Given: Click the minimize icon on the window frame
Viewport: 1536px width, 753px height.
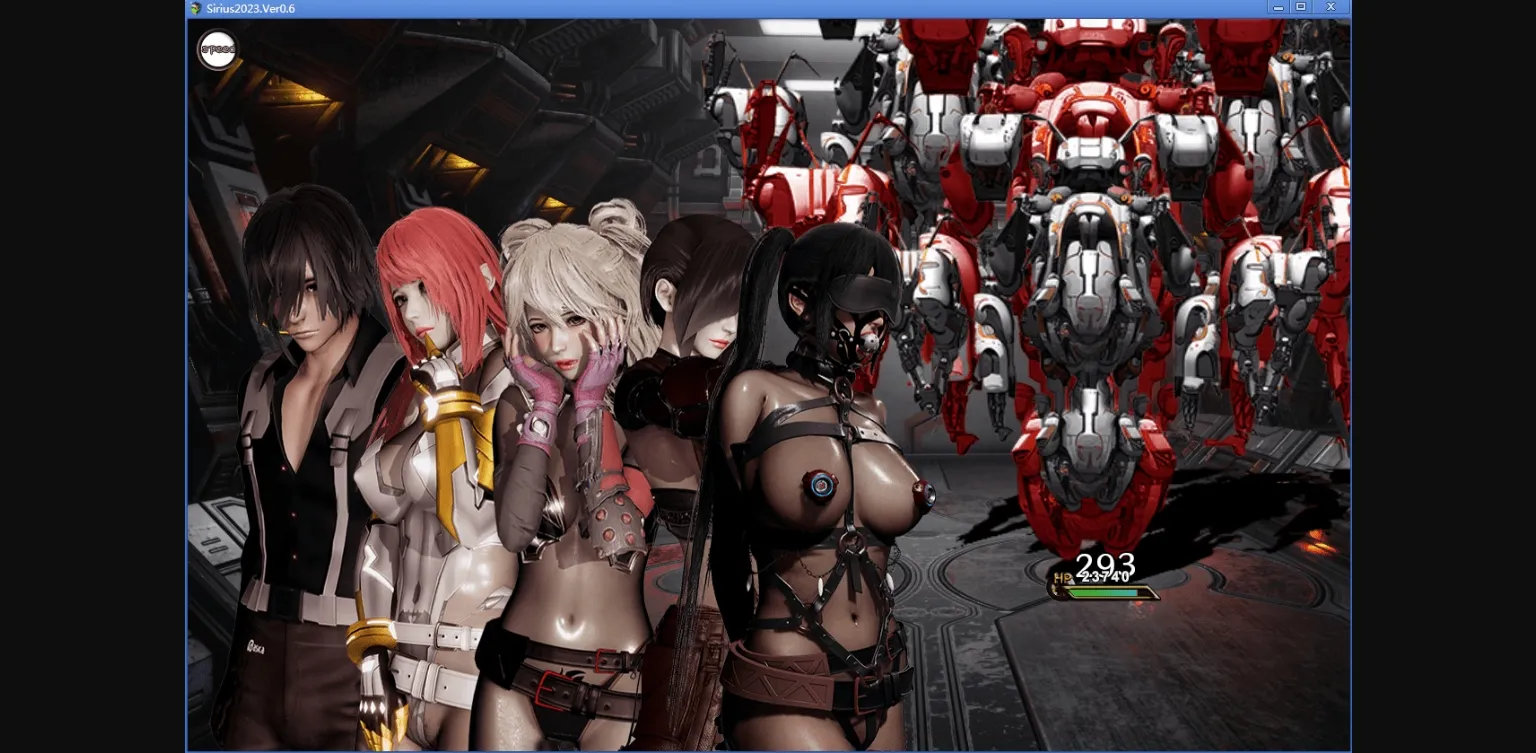Looking at the screenshot, I should pos(1278,7).
